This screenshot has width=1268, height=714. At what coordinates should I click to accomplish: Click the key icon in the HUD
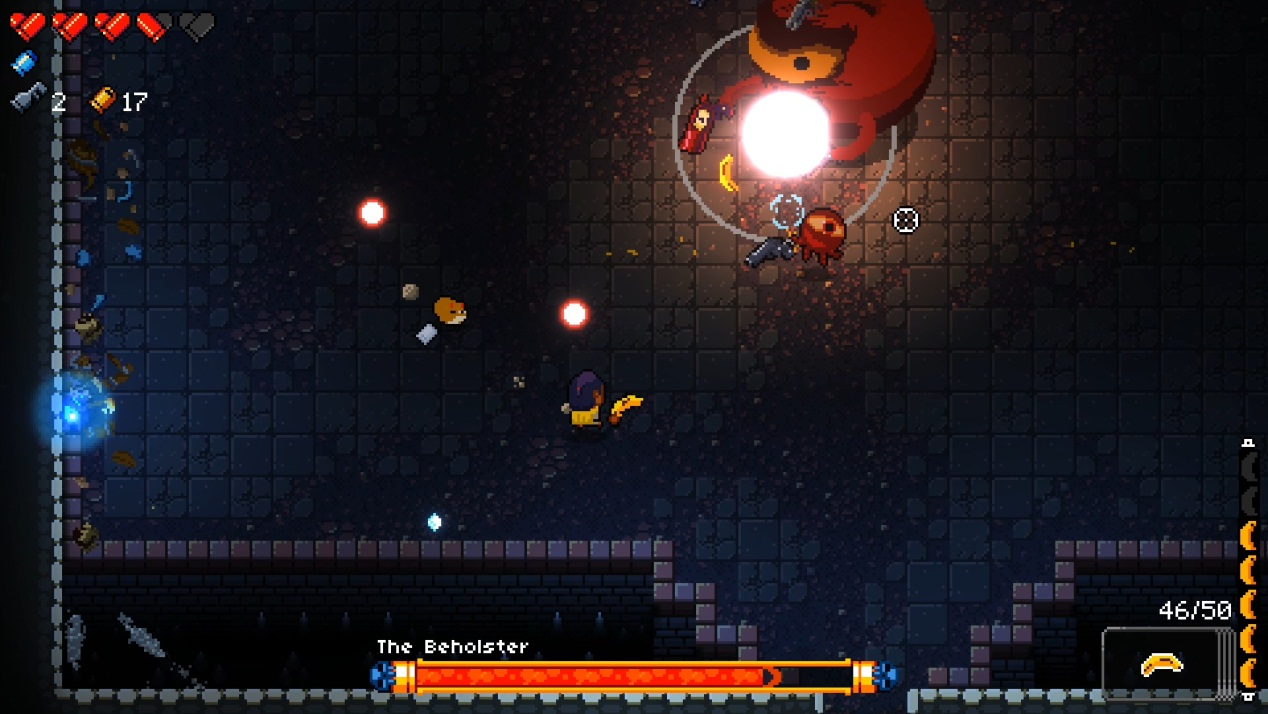(28, 99)
